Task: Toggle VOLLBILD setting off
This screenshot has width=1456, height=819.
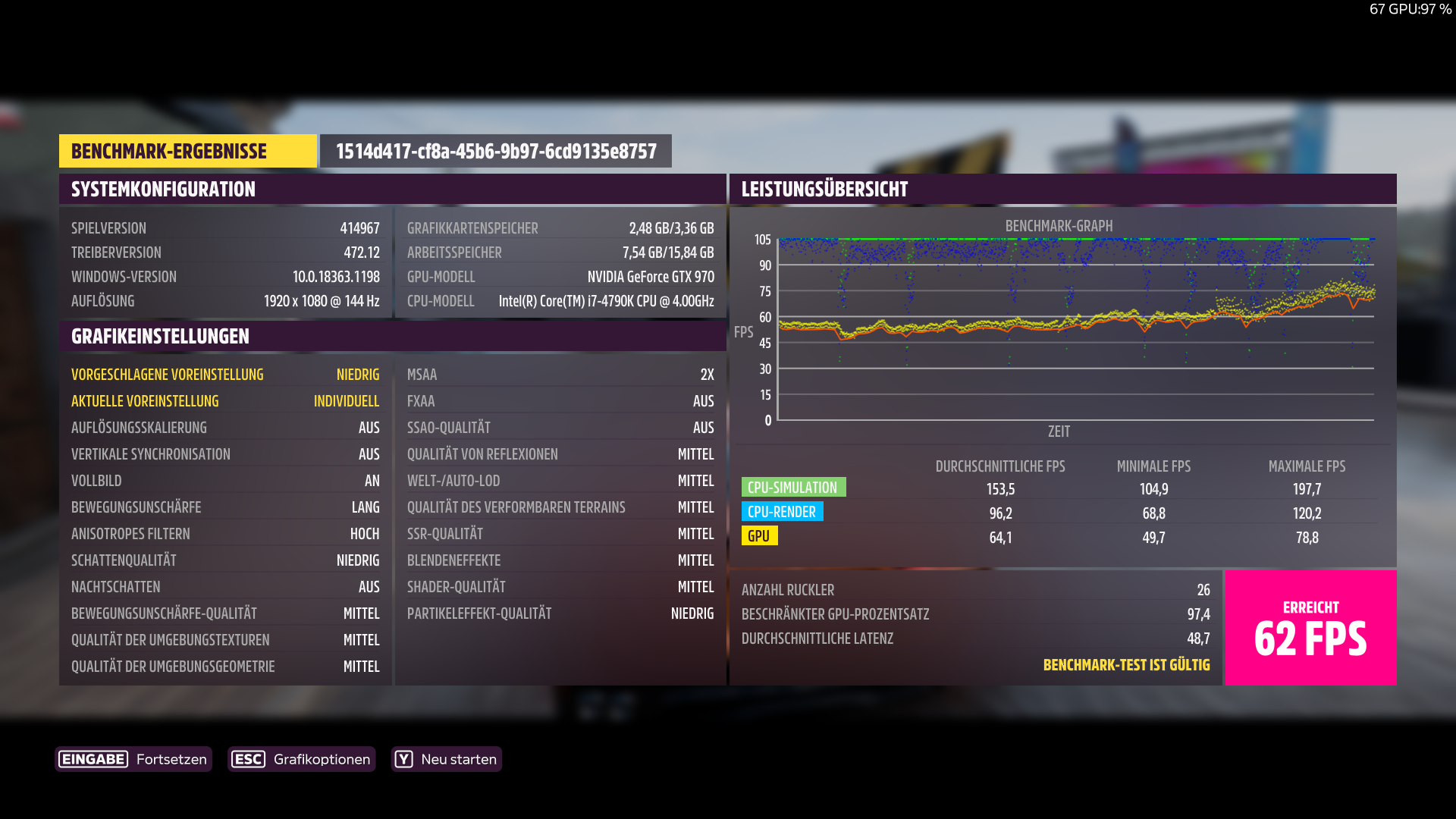Action: (x=225, y=480)
